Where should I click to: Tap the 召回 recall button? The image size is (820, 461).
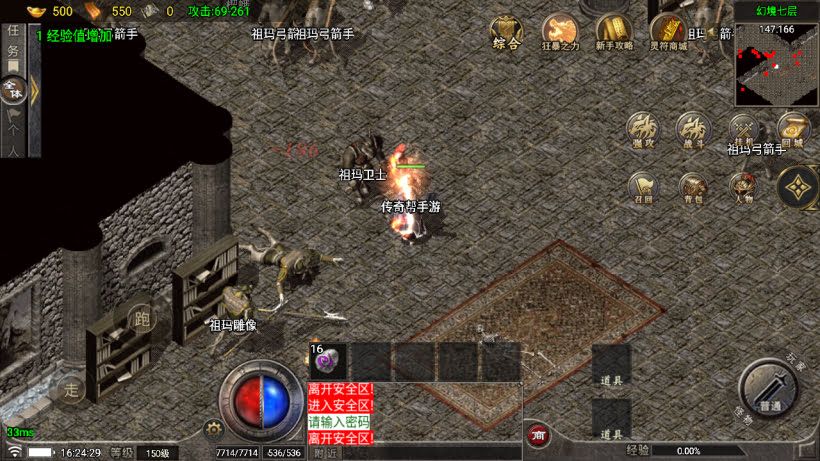[643, 188]
